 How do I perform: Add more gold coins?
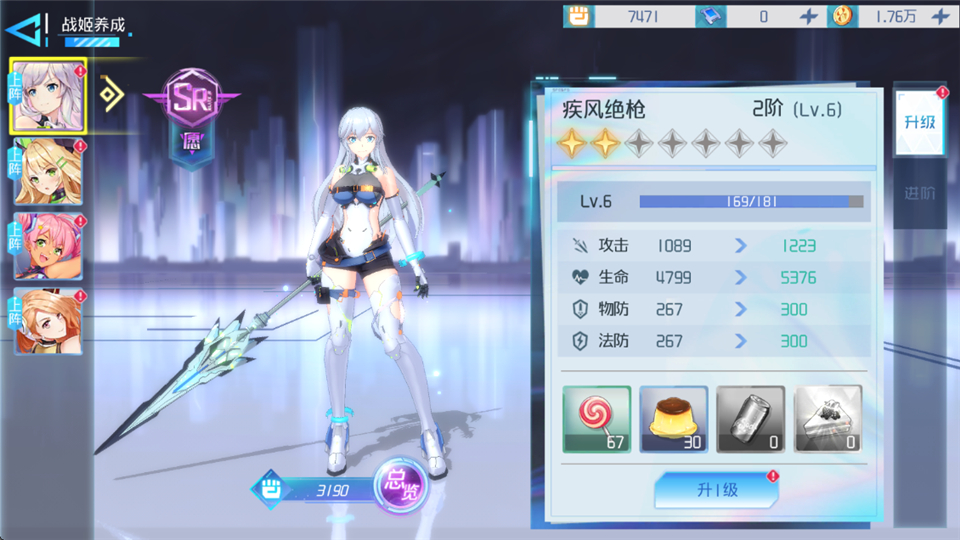940,16
